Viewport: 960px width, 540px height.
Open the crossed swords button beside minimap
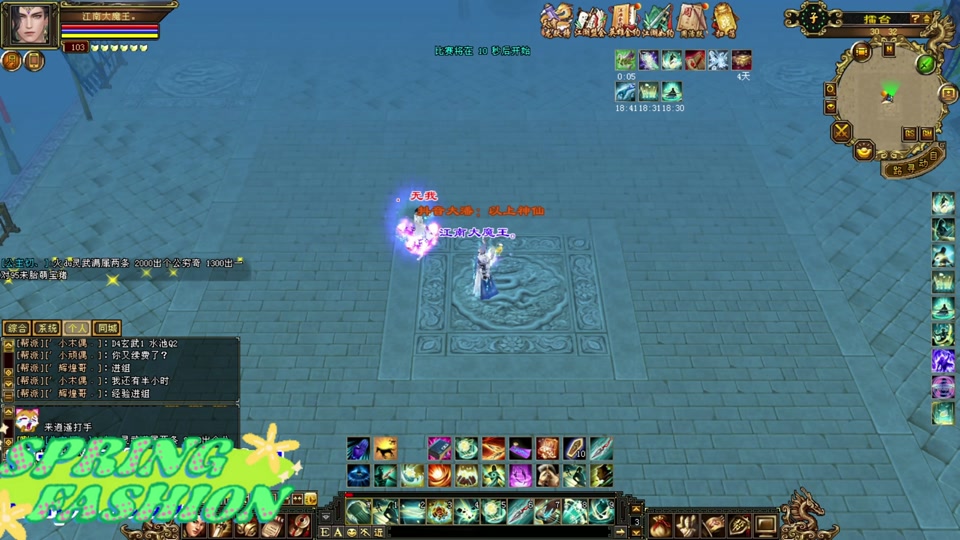point(841,130)
